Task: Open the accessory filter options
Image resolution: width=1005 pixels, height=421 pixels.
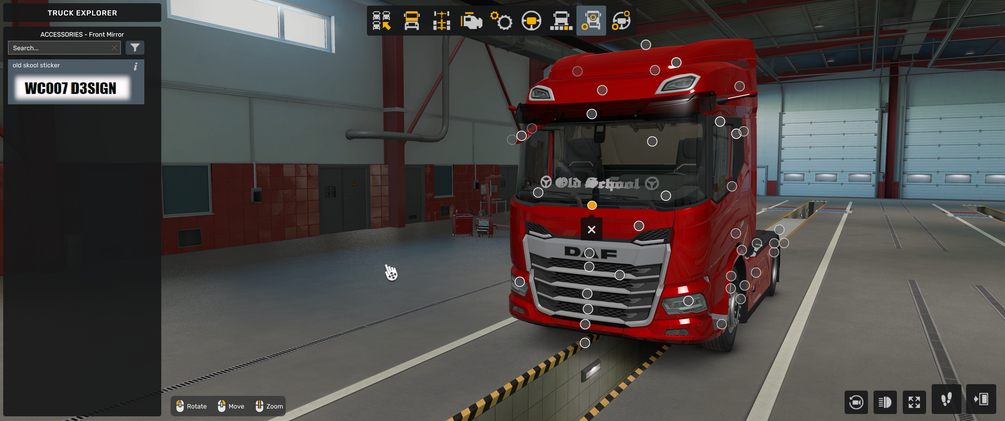Action: pos(135,48)
